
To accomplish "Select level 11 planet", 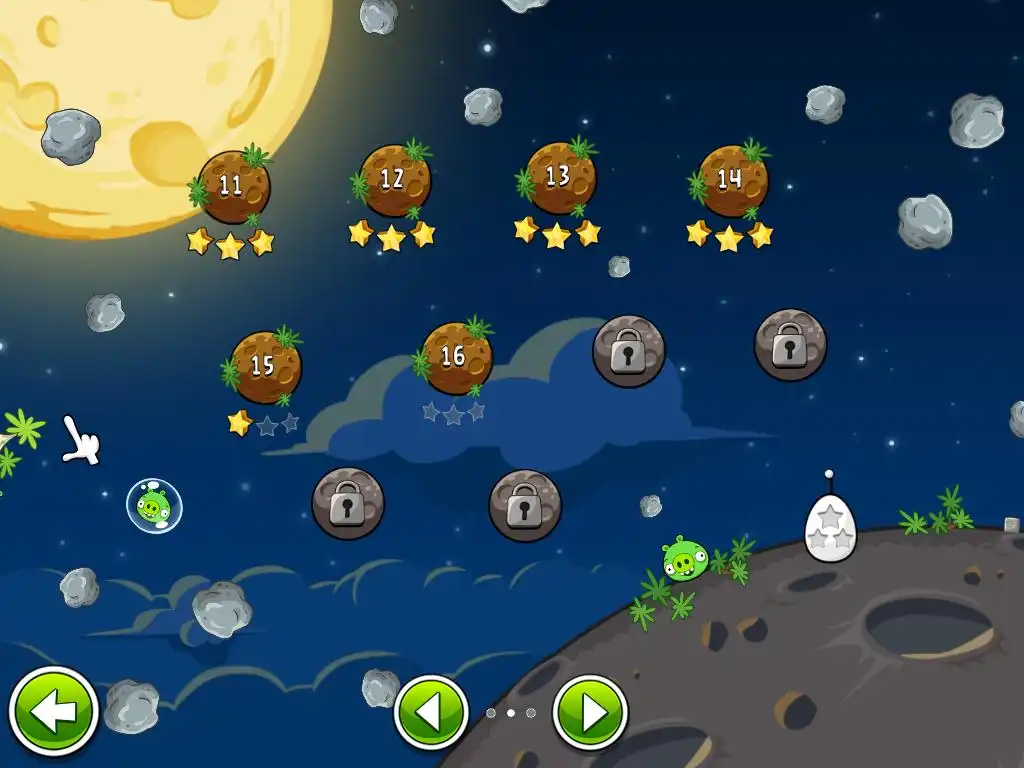I will coord(233,186).
